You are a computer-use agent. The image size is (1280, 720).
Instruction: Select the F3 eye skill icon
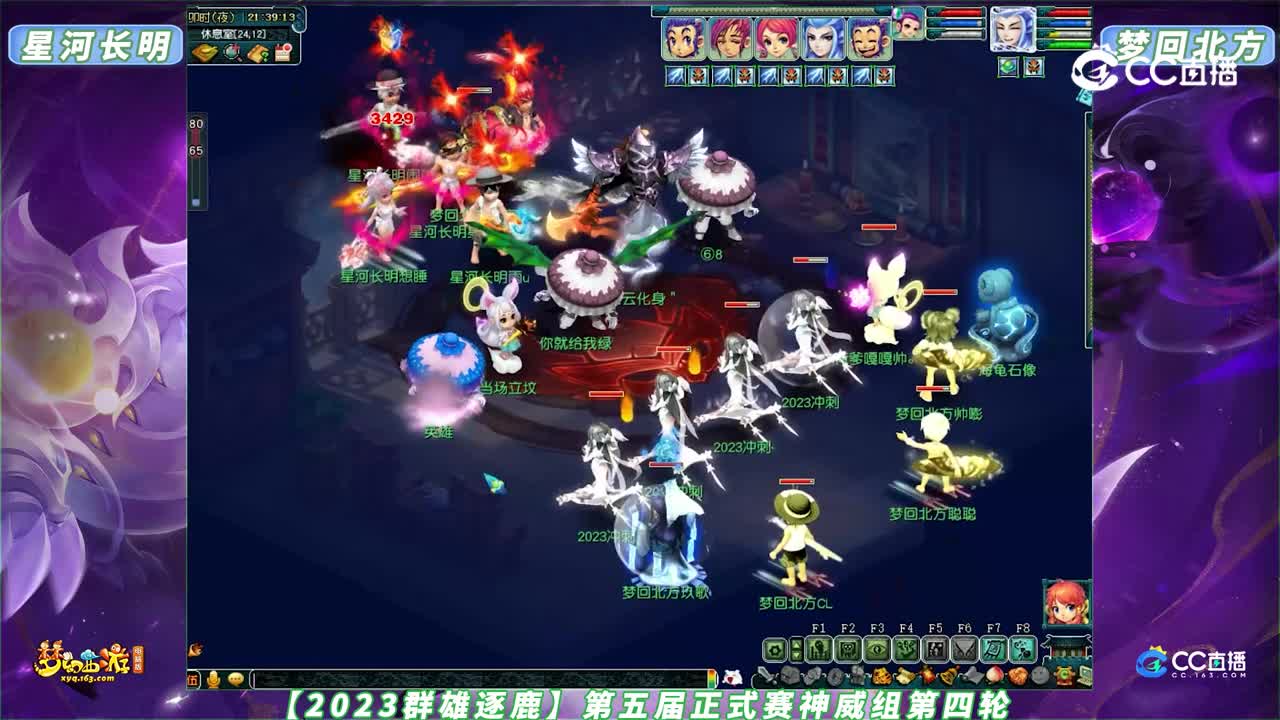coord(877,648)
